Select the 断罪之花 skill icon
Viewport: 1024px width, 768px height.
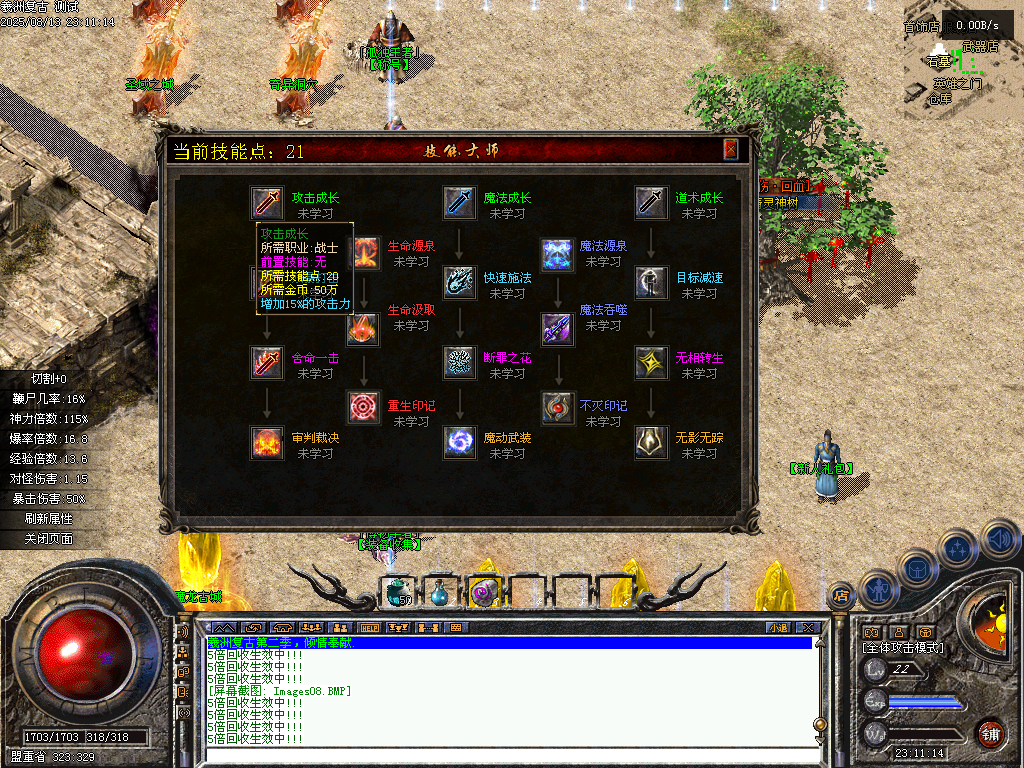coord(459,362)
